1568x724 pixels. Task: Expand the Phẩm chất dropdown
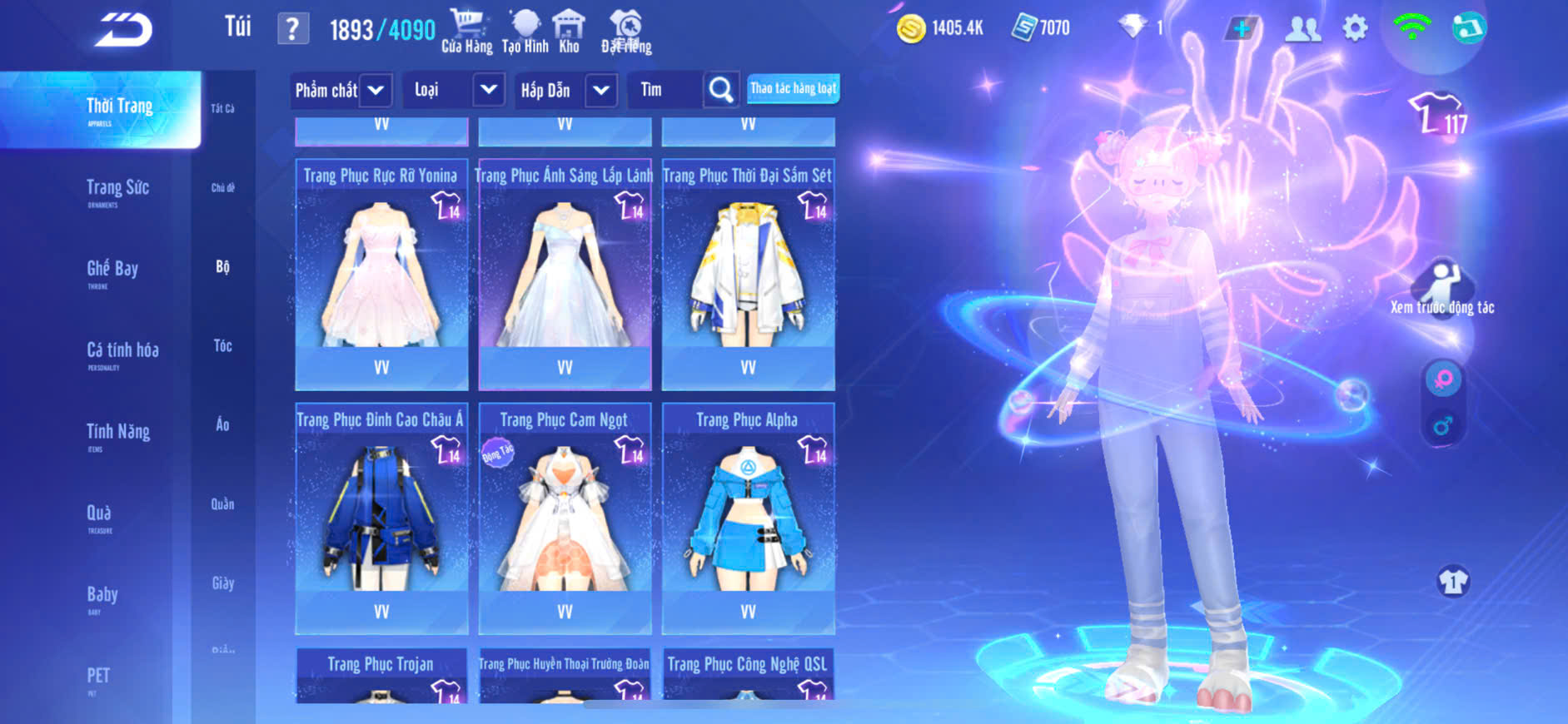pyautogui.click(x=376, y=90)
